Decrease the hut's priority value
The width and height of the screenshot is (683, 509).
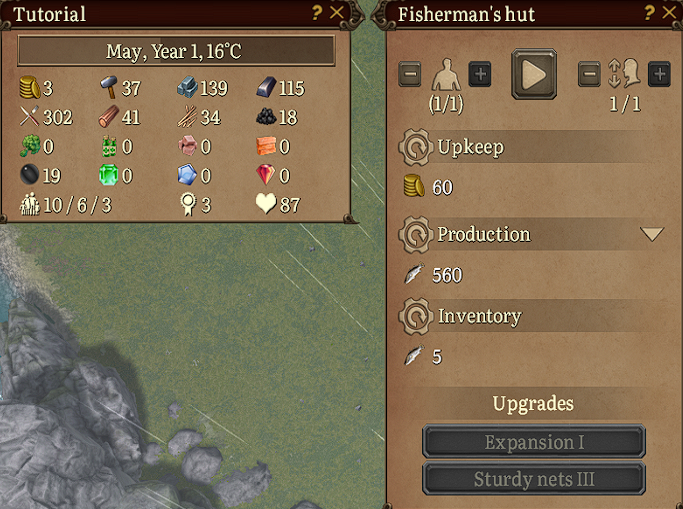click(590, 74)
